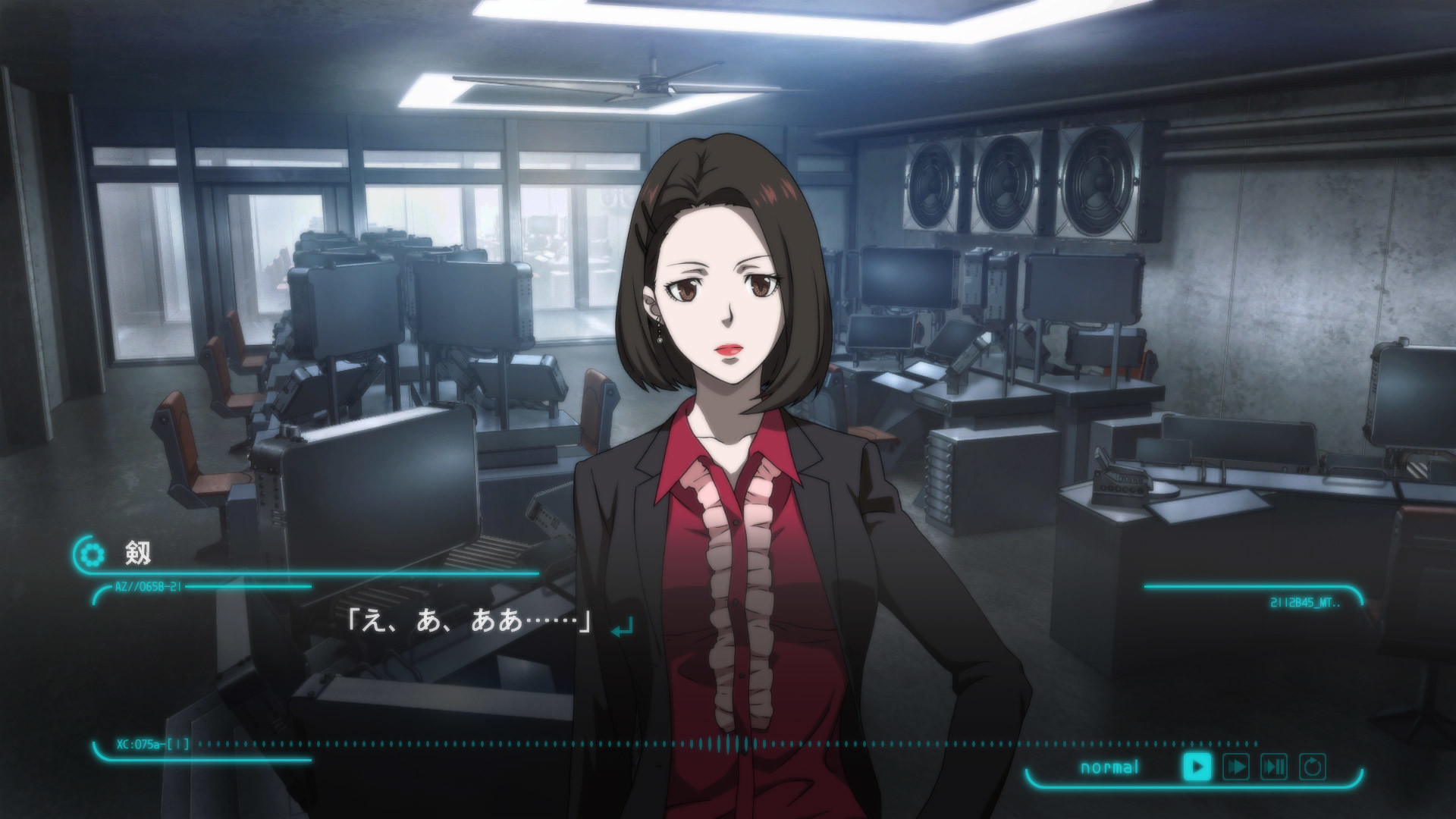The image size is (1456, 819).
Task: Click the highlighted play triangle button
Action: (1197, 767)
